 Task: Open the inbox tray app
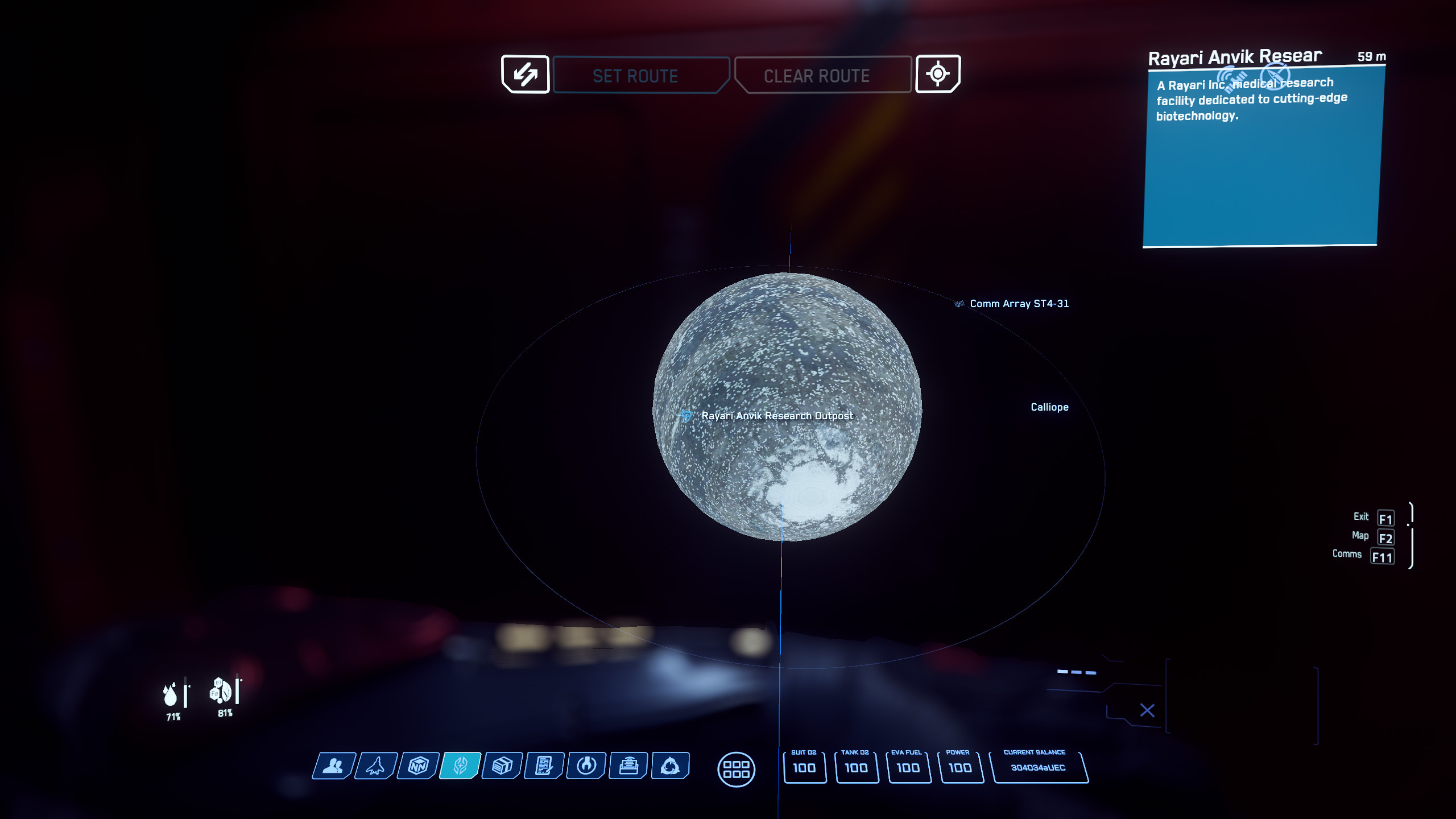coord(628,766)
